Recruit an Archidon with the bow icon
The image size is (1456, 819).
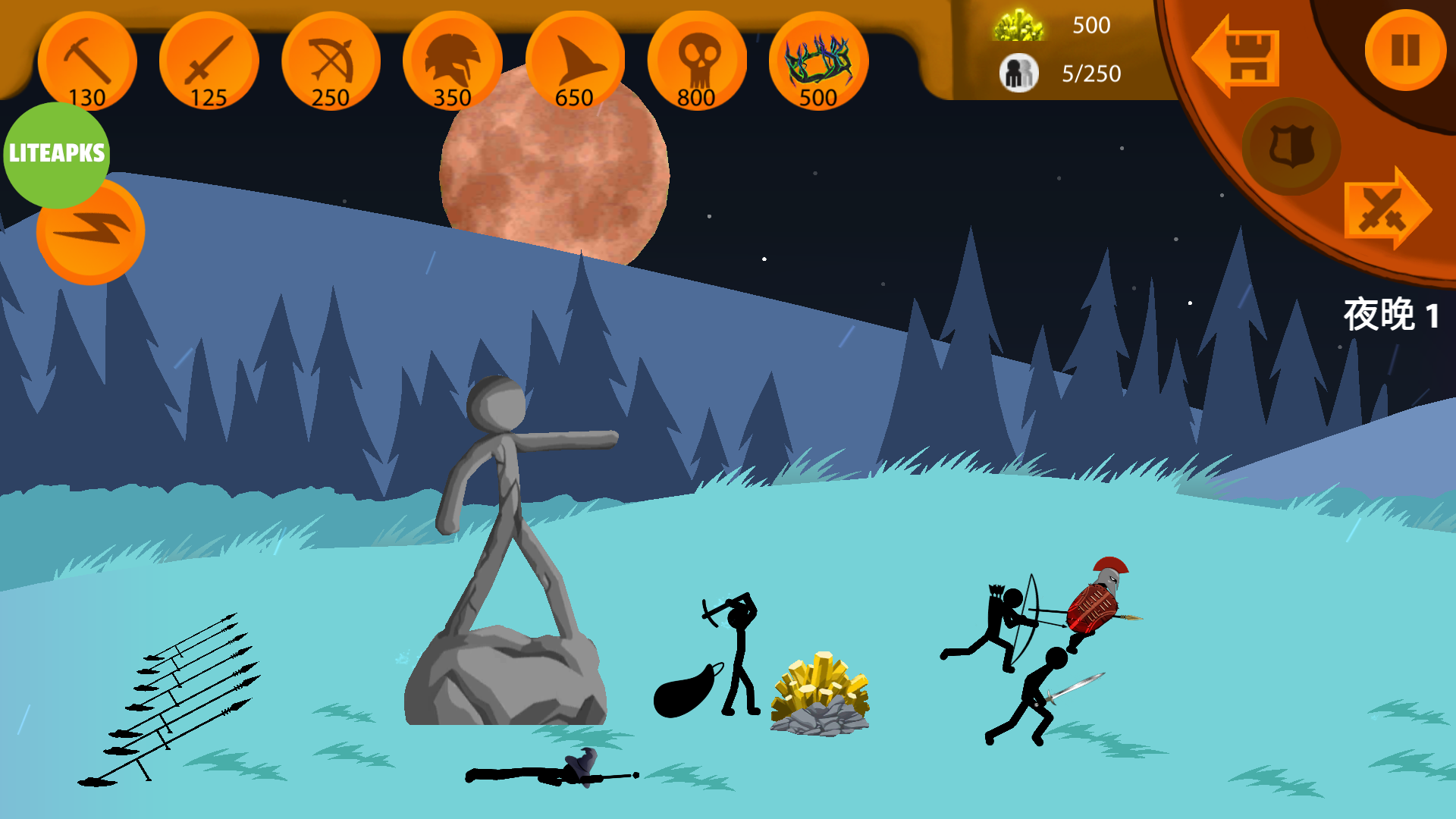331,61
